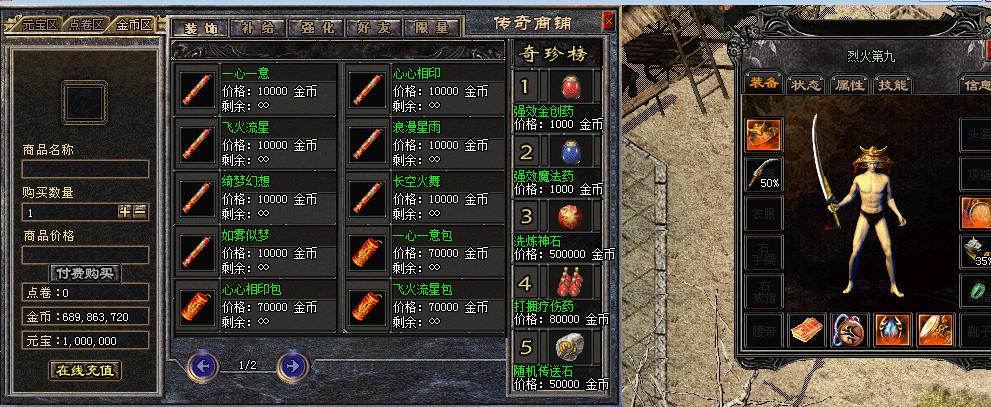Go to the previous shop page
The height and width of the screenshot is (407, 991).
pyautogui.click(x=203, y=366)
